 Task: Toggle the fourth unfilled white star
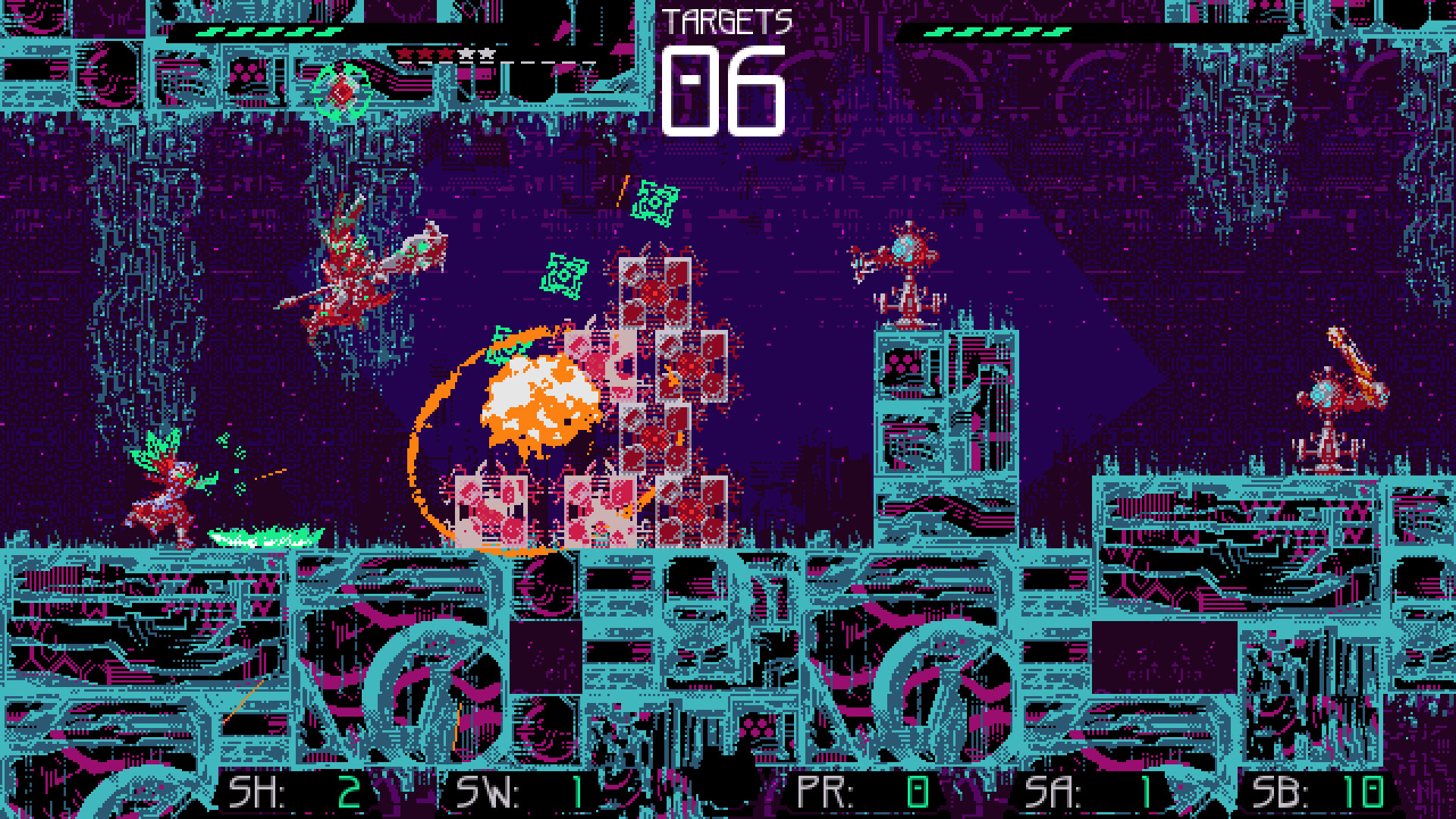(x=466, y=53)
